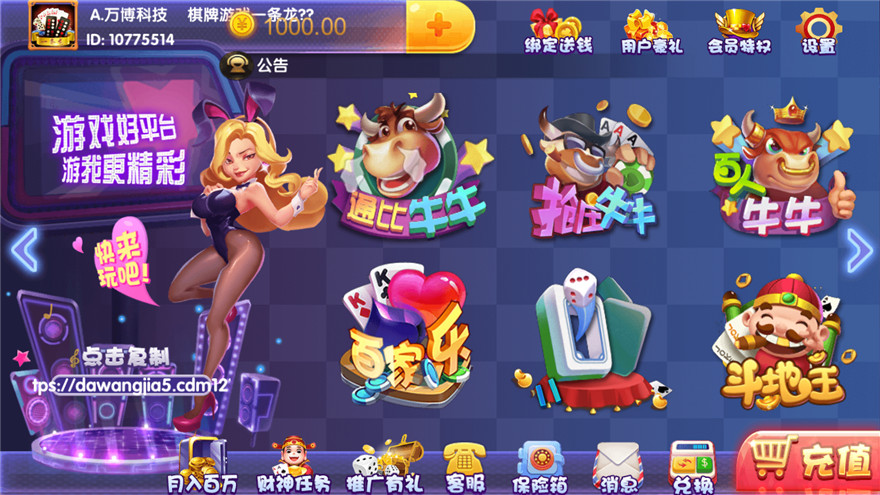
Task: Click the 点击复制 copy button
Action: (x=125, y=356)
